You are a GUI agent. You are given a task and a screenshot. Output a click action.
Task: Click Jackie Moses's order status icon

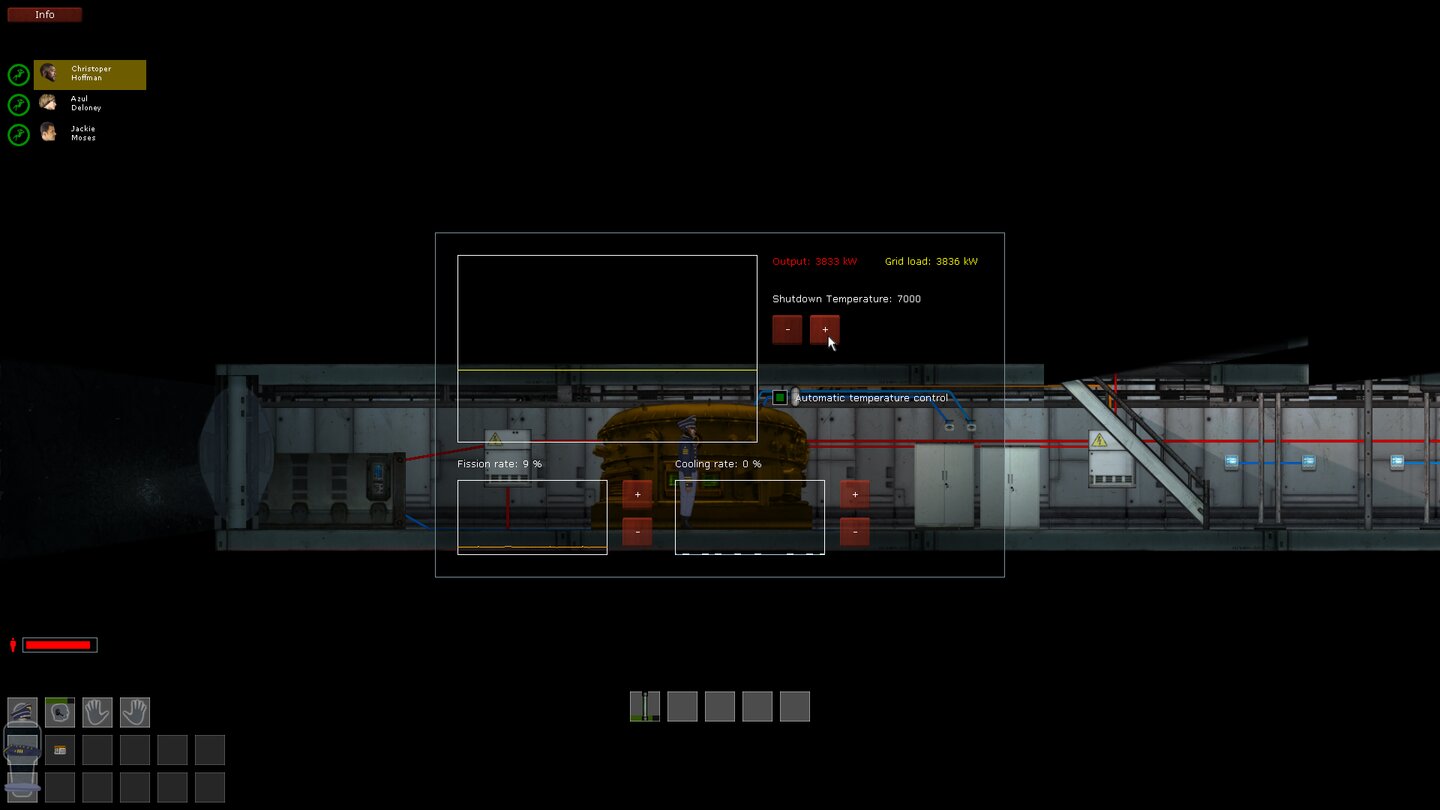click(18, 134)
